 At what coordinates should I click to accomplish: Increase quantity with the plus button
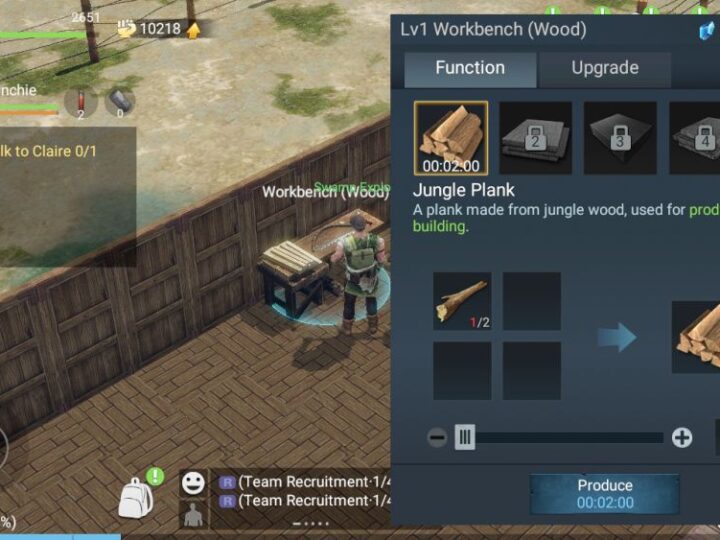pos(682,437)
